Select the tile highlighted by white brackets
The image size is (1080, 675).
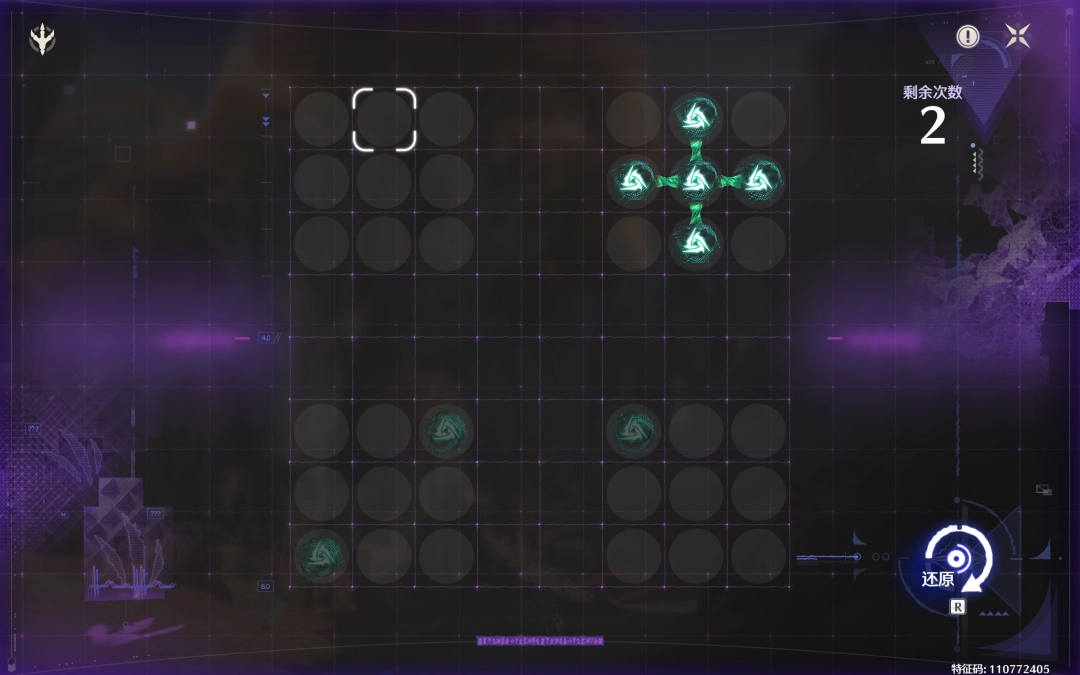384,119
